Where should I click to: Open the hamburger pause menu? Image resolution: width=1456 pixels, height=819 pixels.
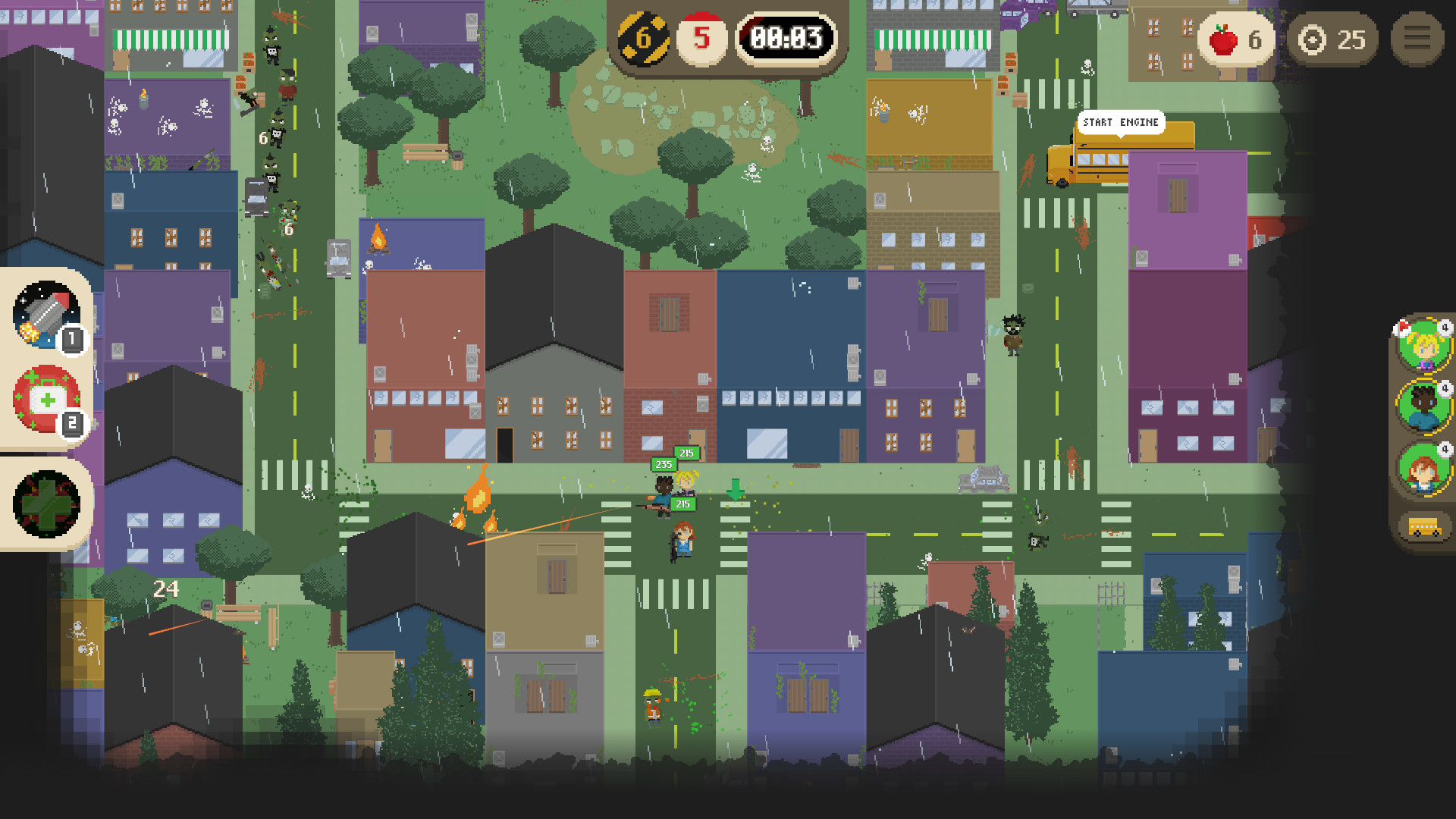point(1417,39)
